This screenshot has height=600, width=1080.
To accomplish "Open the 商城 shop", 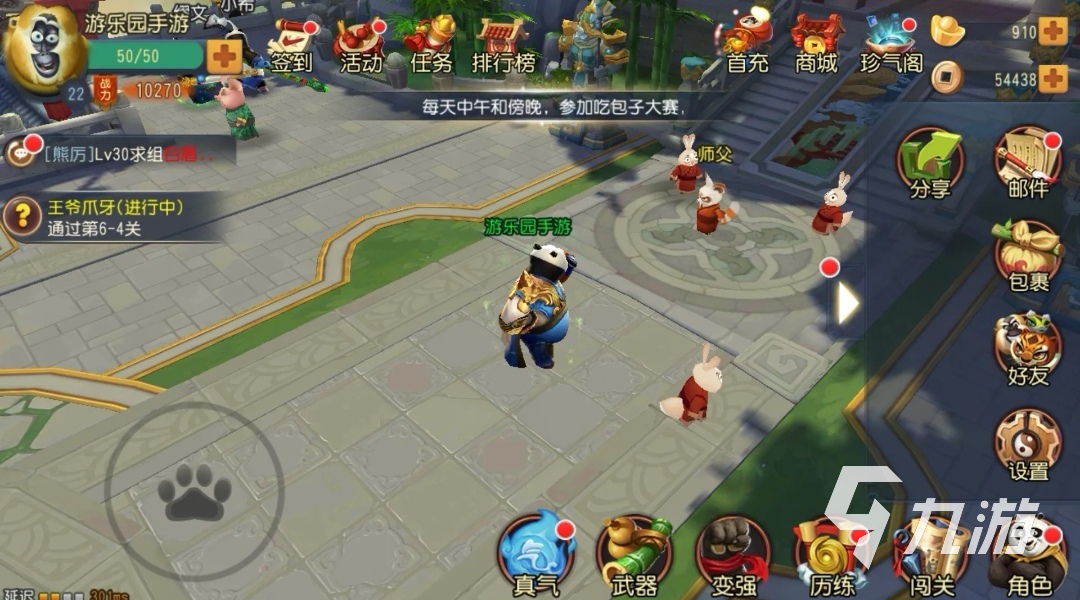I will point(816,46).
